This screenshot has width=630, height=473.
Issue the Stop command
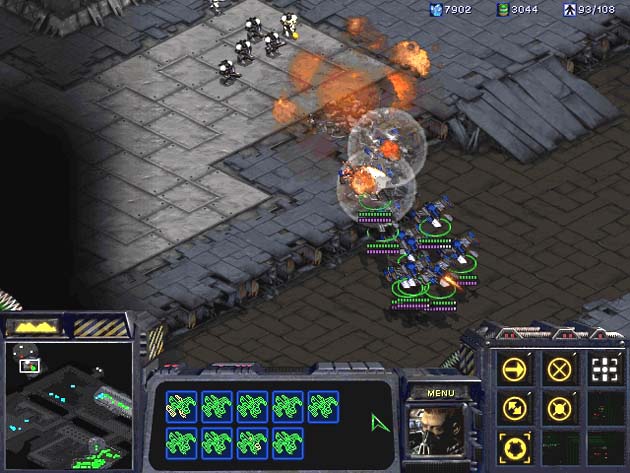tap(559, 369)
